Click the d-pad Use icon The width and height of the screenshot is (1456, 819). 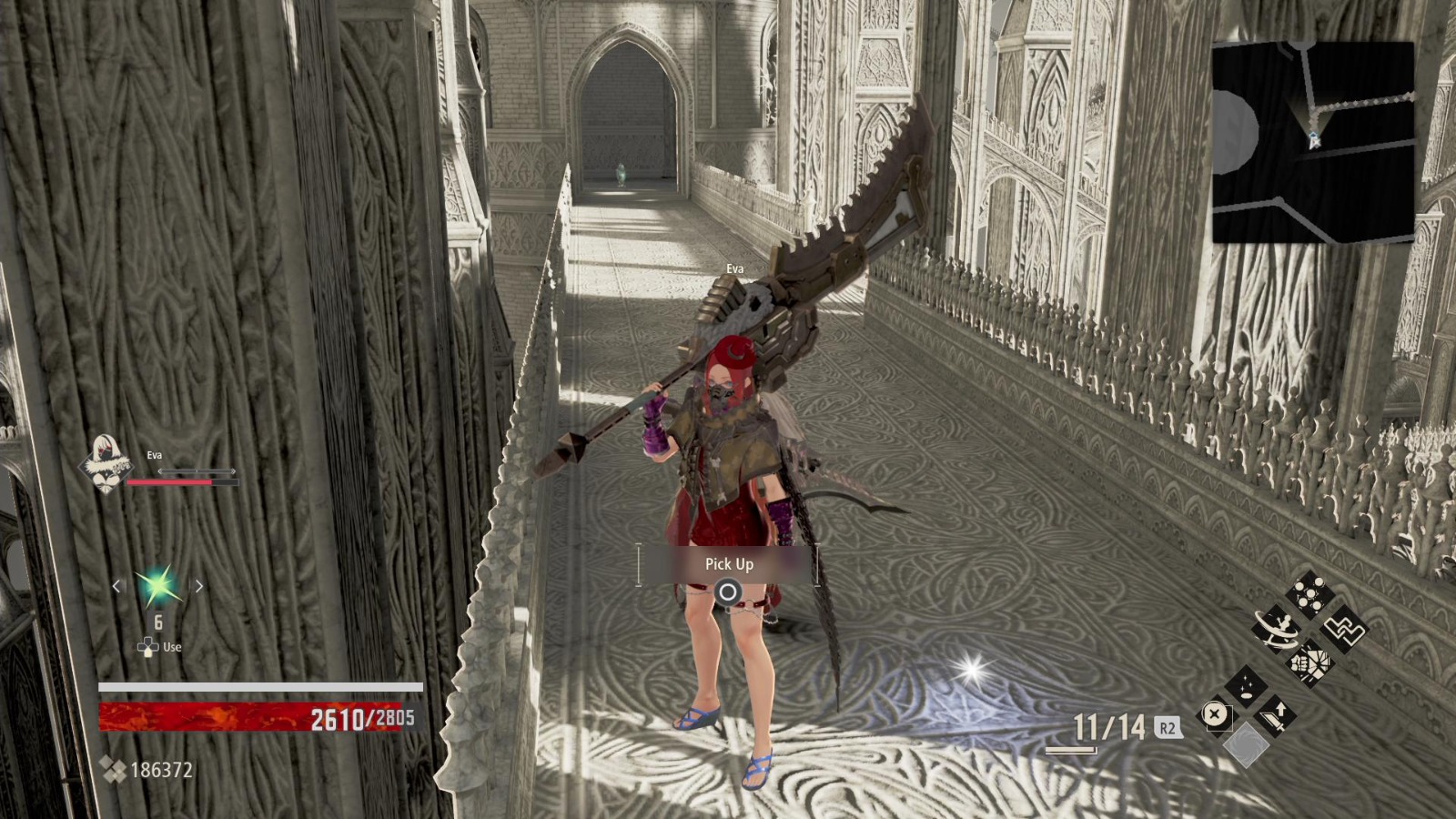[146, 647]
